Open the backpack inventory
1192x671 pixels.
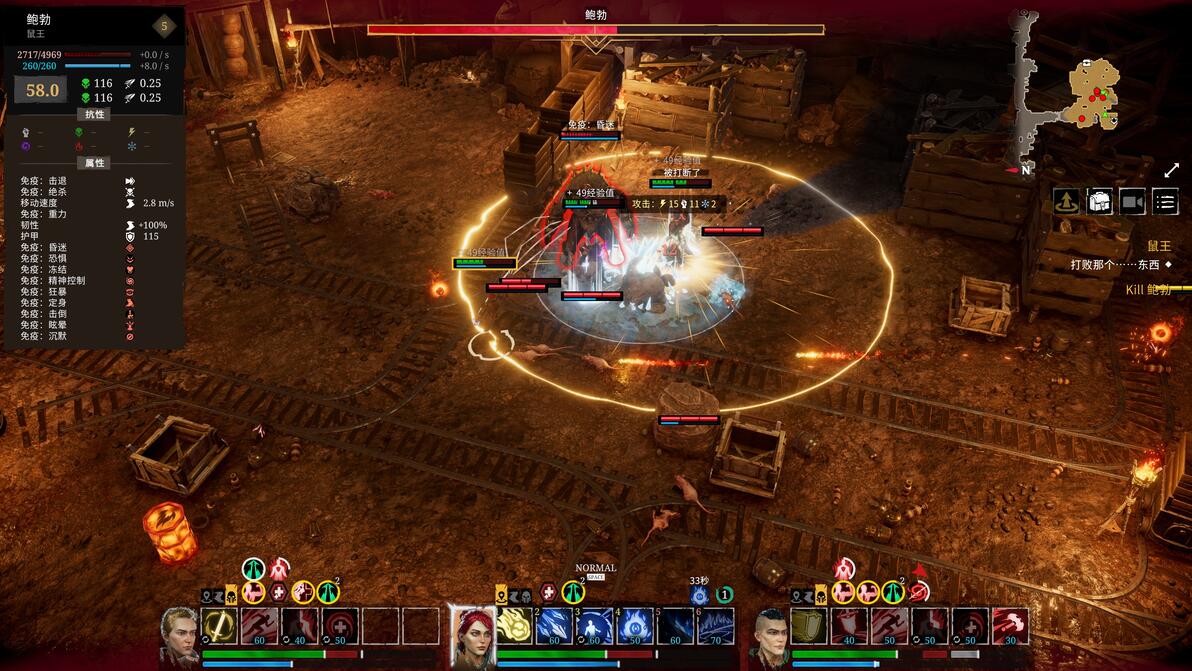point(1099,202)
